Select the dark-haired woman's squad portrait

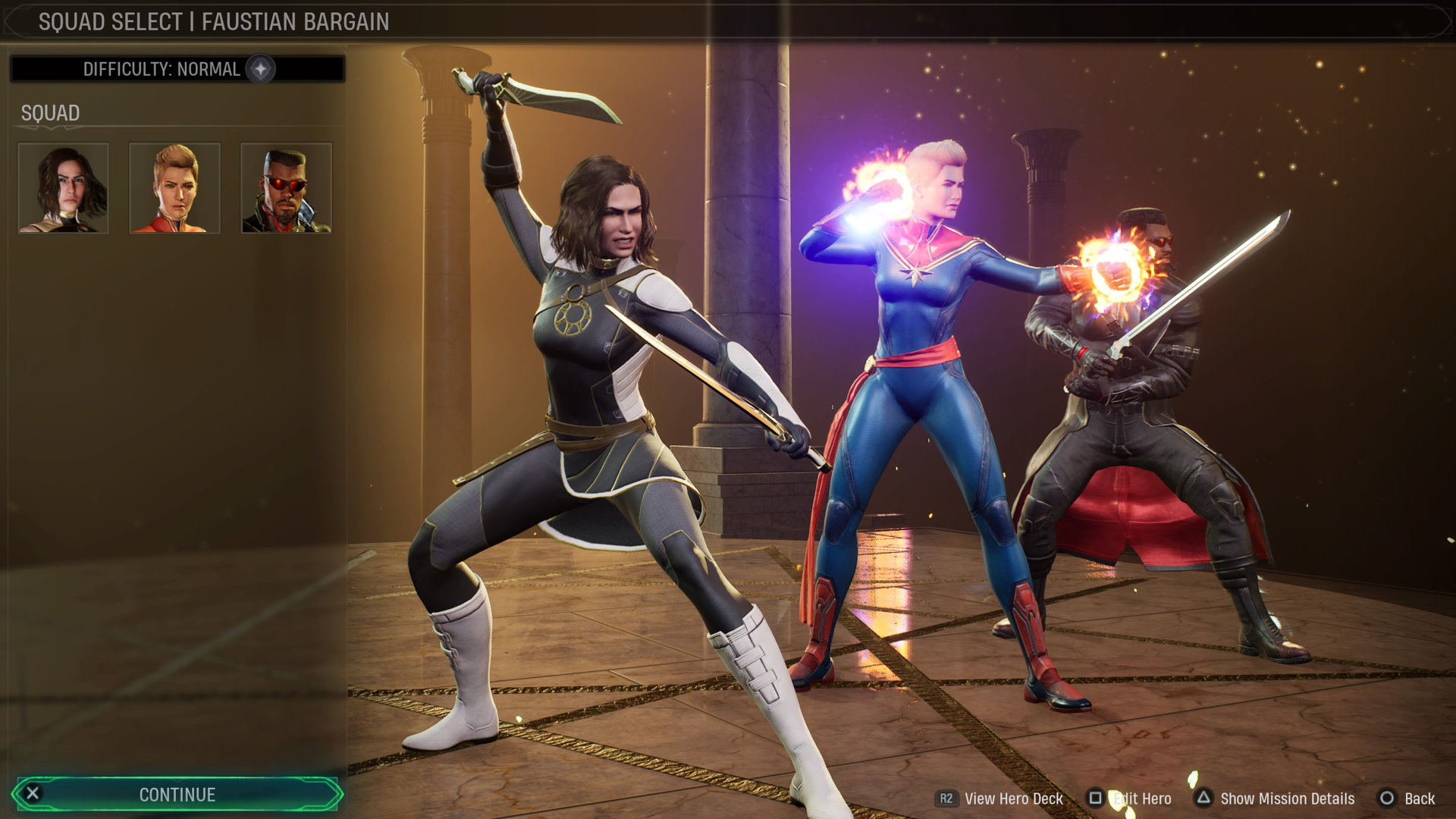click(64, 188)
